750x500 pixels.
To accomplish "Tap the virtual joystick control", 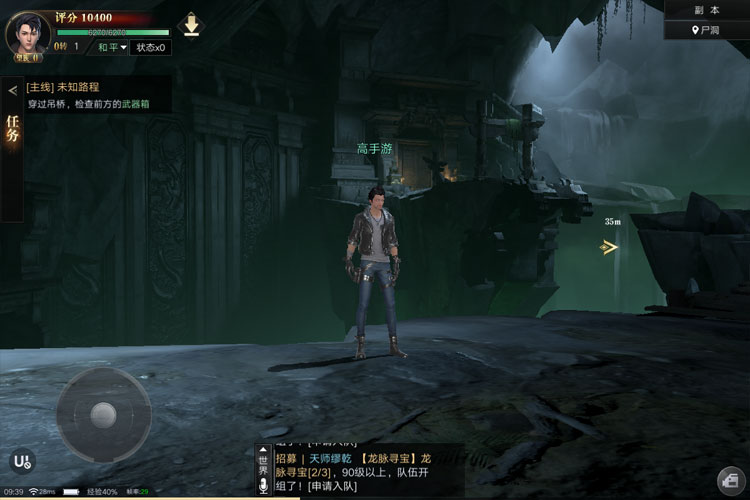I will pos(103,414).
